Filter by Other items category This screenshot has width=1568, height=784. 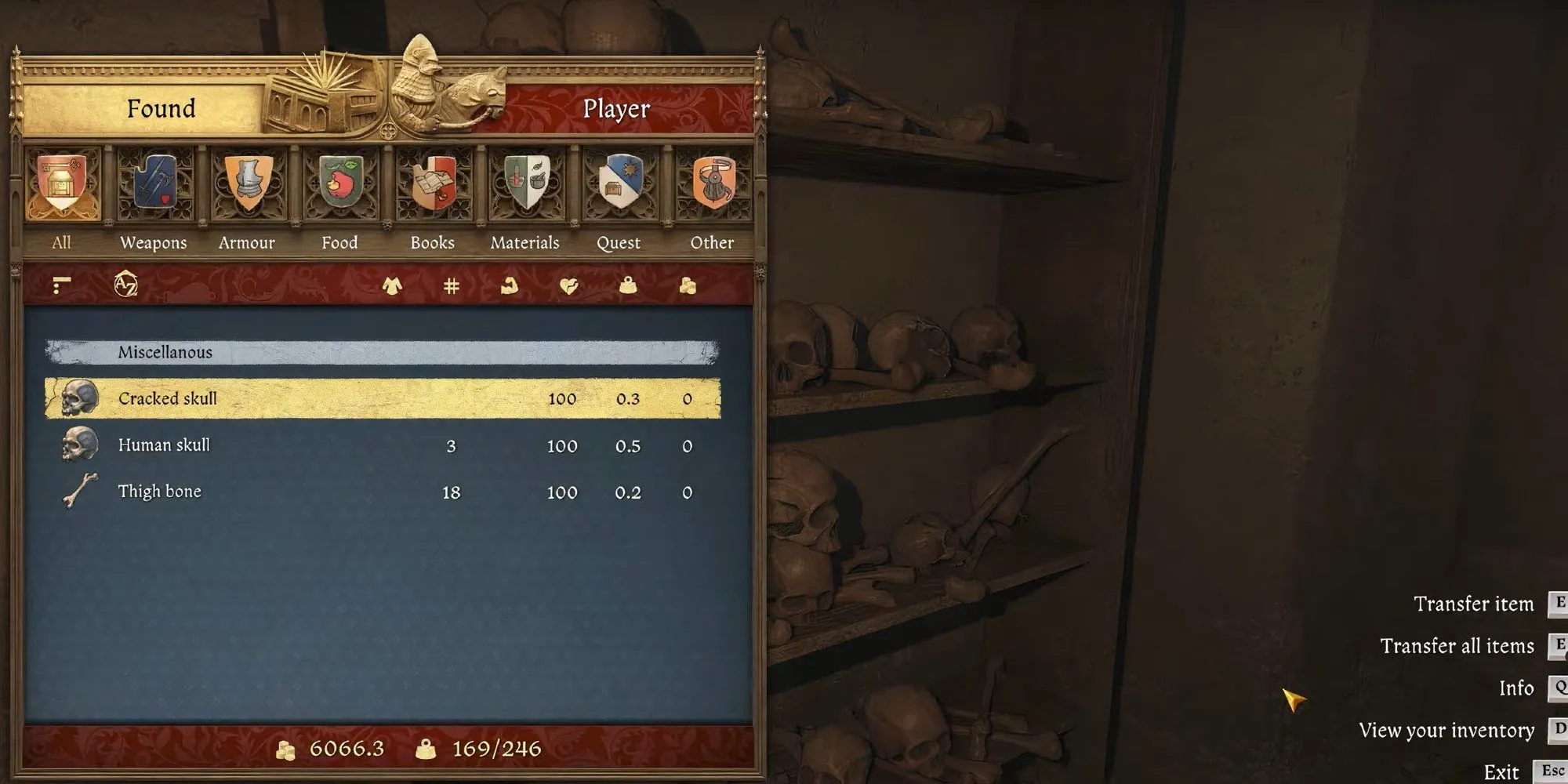[x=712, y=187]
